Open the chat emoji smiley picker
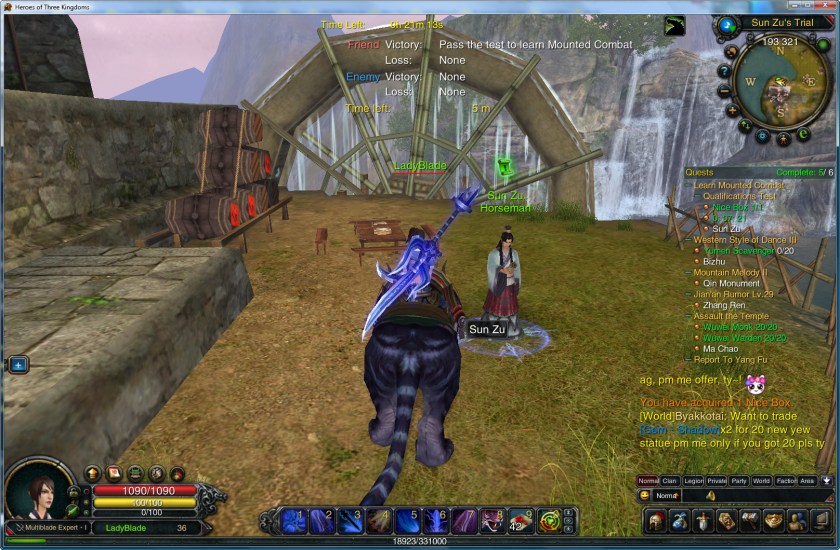 click(645, 496)
